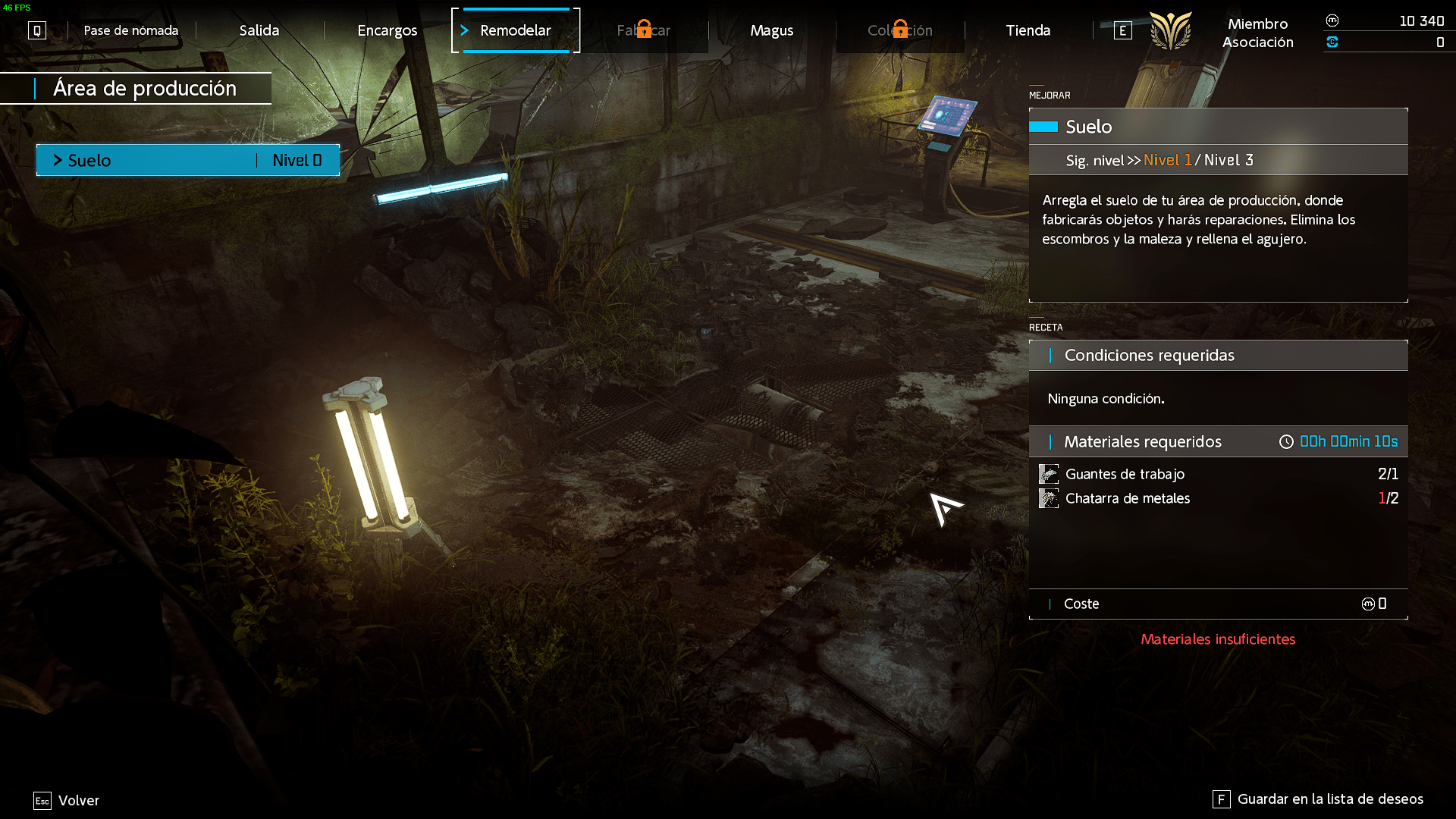Screen dimensions: 1456x819
Task: Select the Remodelar tab
Action: [515, 30]
